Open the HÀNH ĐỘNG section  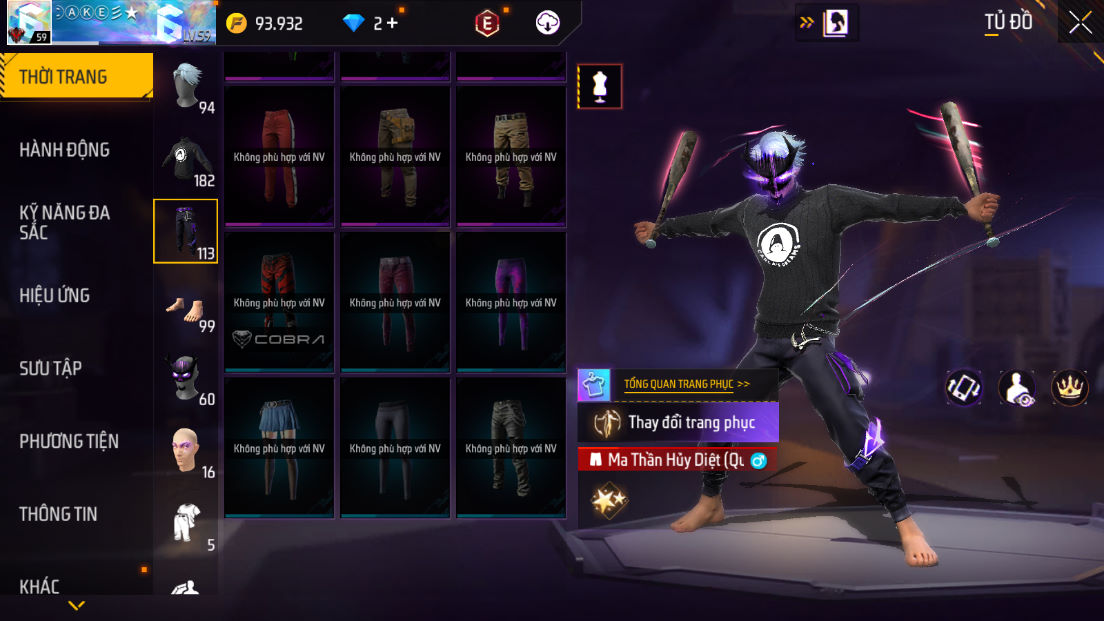point(64,150)
